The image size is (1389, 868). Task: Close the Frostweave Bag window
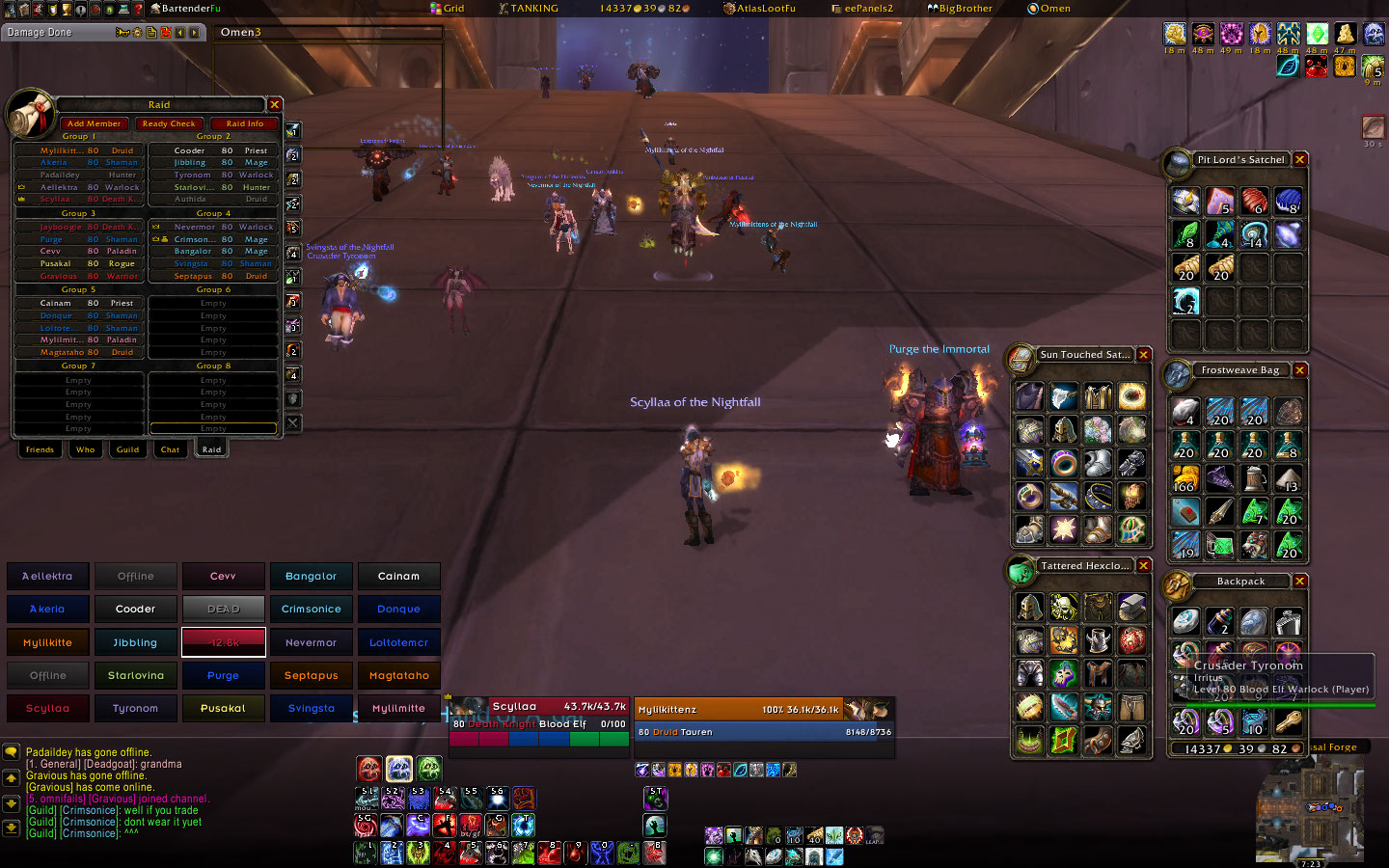1300,370
